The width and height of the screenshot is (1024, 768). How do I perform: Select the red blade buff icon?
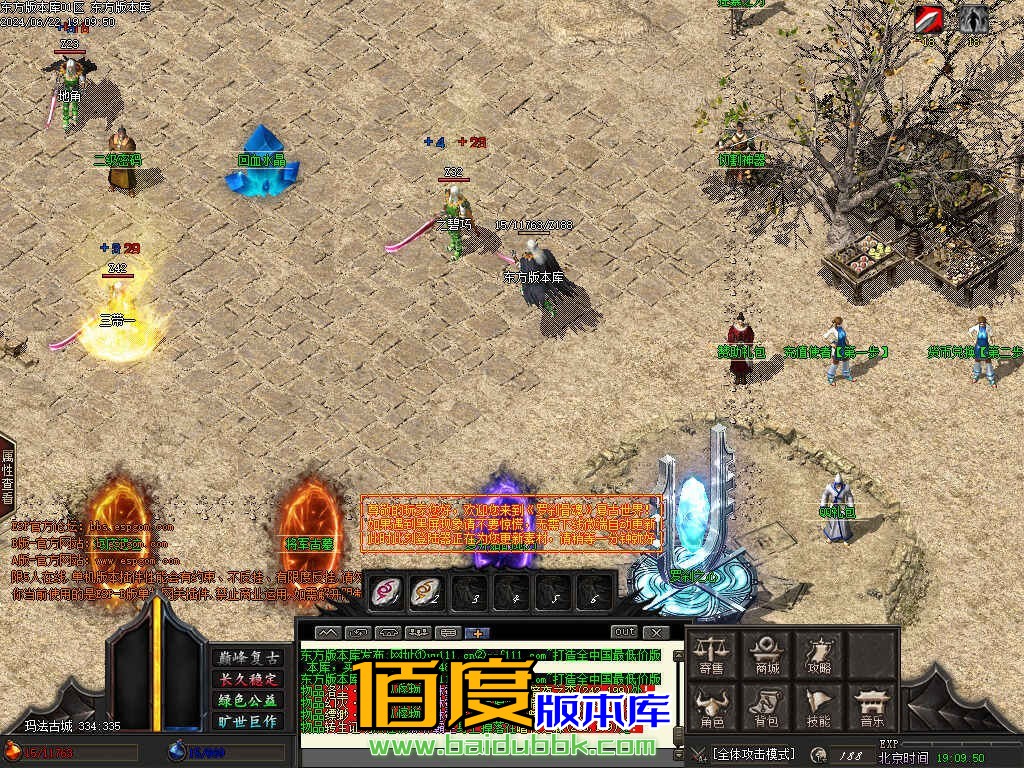click(x=928, y=19)
